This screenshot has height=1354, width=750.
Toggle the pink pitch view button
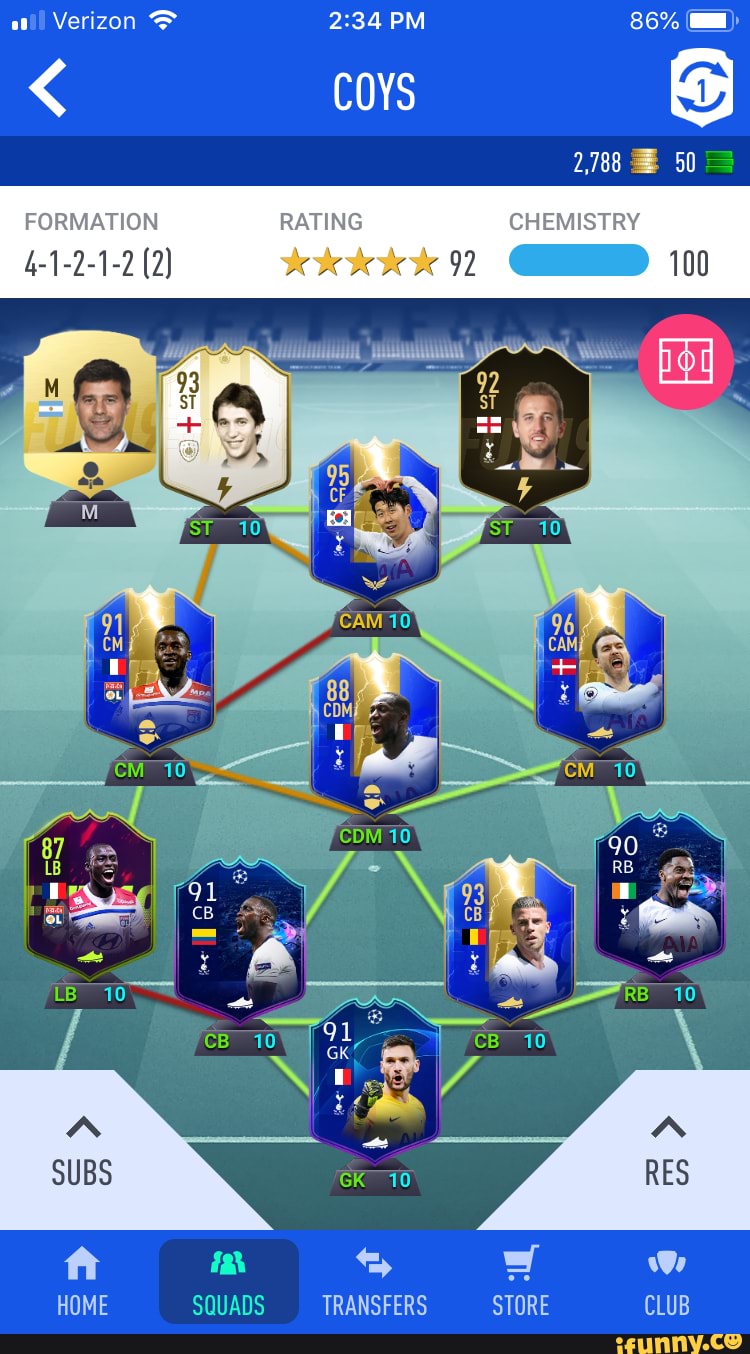point(685,362)
